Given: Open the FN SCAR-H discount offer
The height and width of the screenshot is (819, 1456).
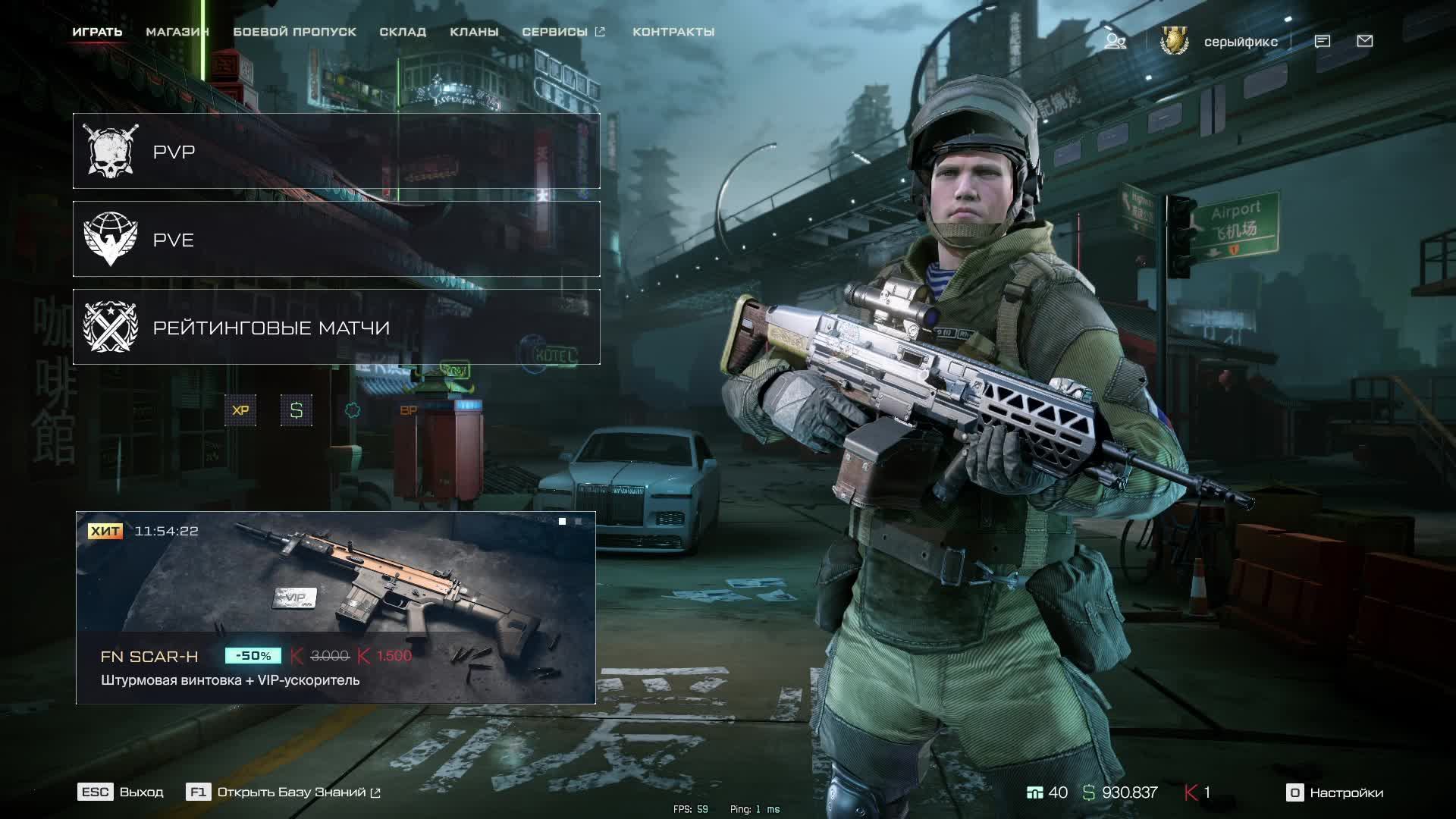Looking at the screenshot, I should pos(336,607).
